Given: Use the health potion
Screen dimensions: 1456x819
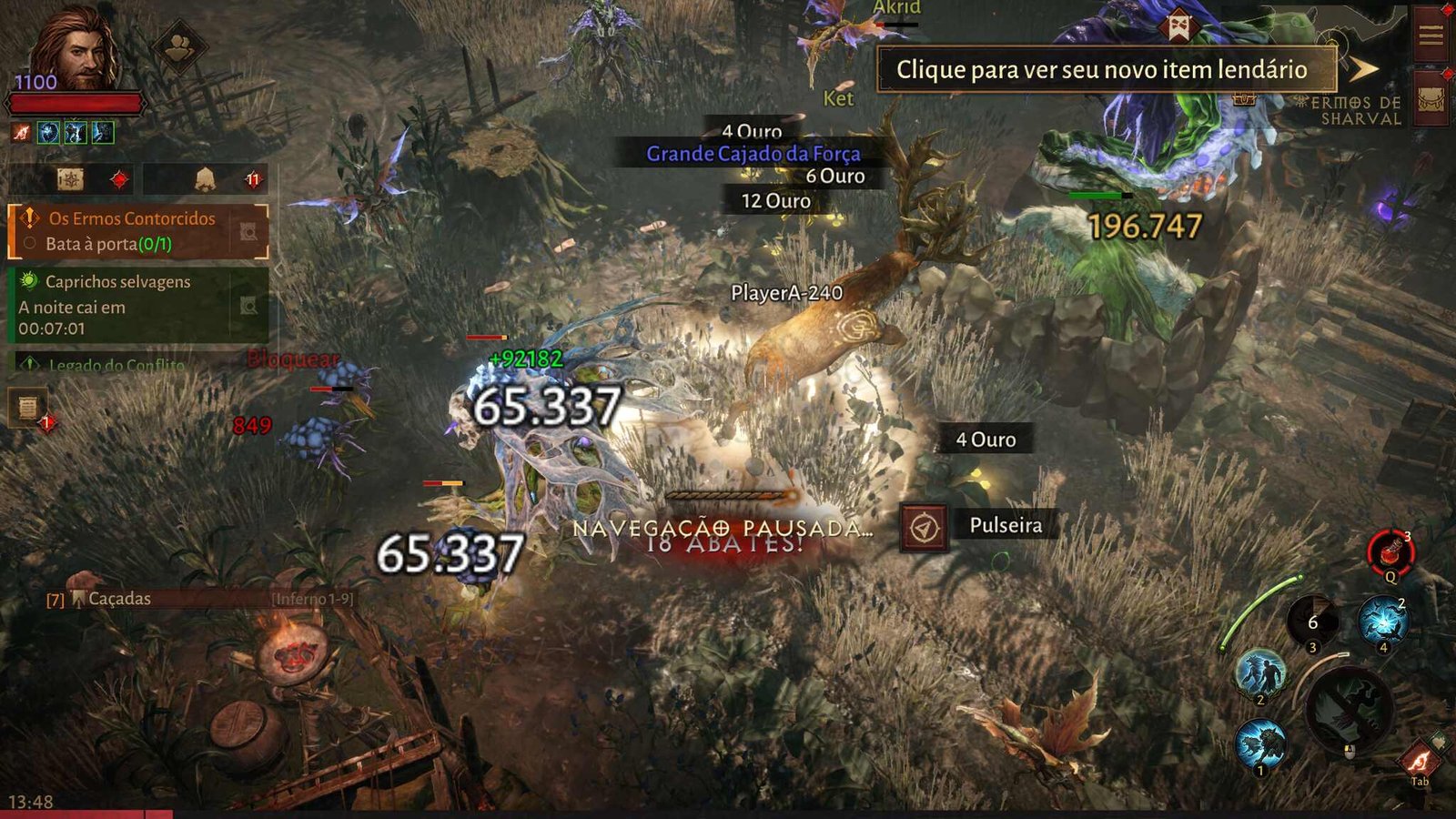Looking at the screenshot, I should click(x=1390, y=551).
